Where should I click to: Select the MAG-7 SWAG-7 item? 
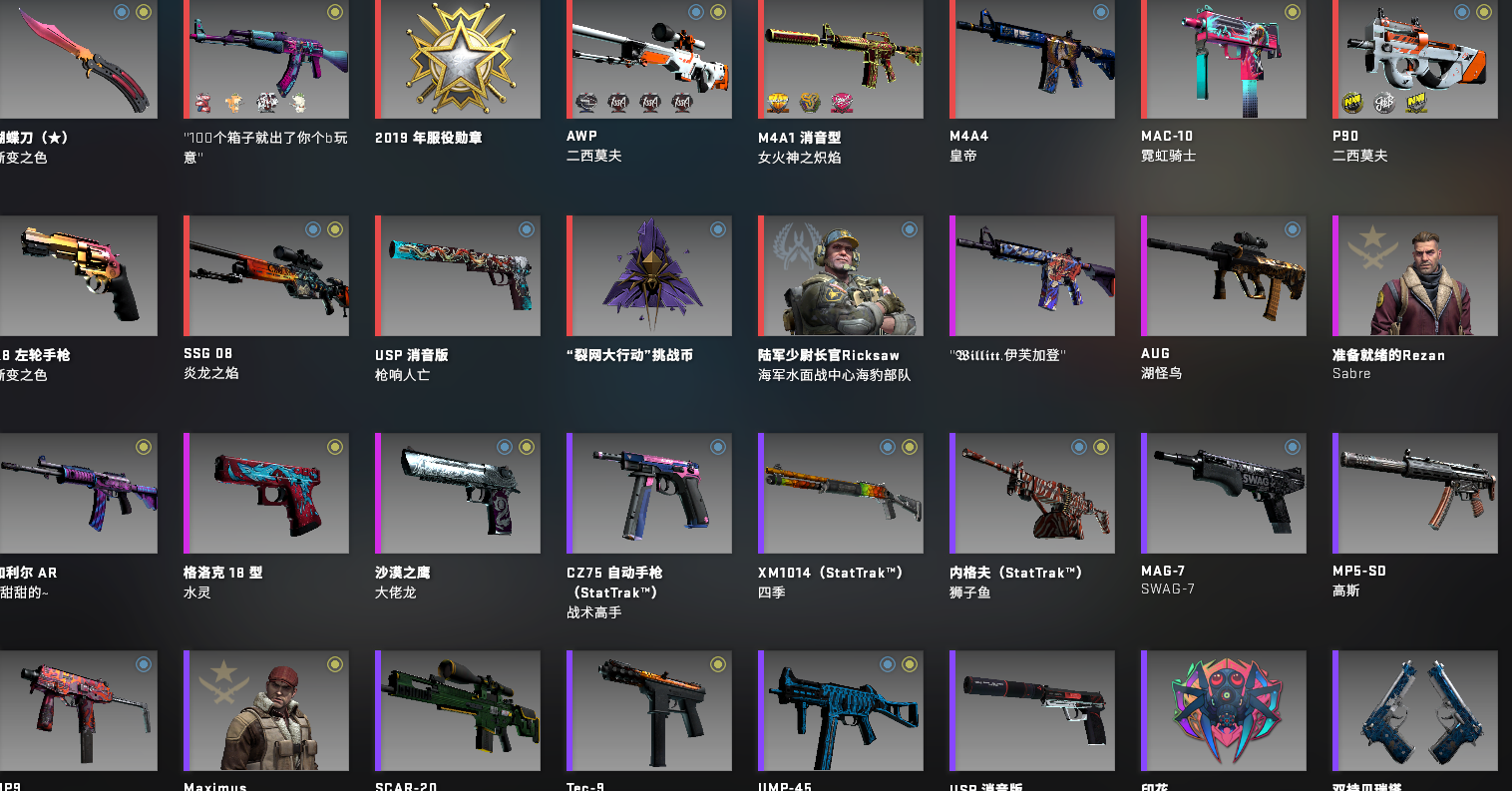click(x=1223, y=493)
